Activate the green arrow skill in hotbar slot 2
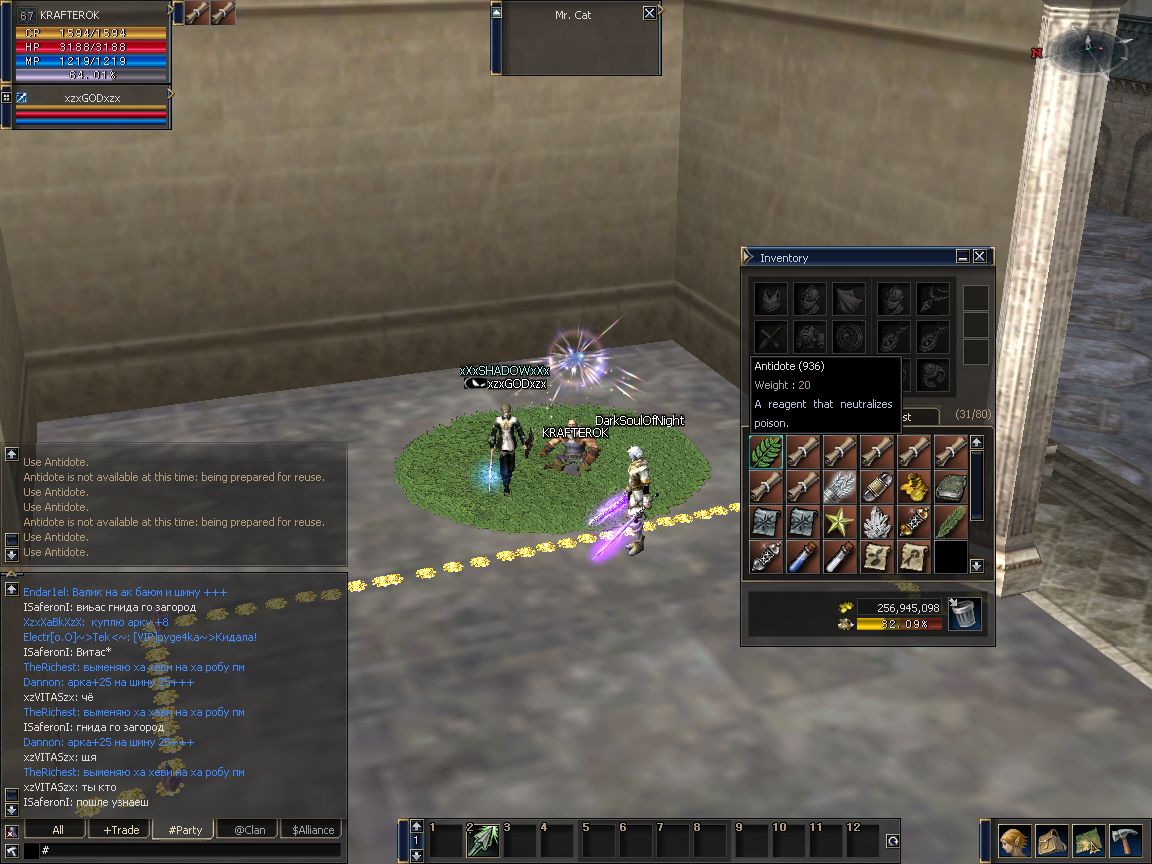The width and height of the screenshot is (1152, 864). point(484,840)
